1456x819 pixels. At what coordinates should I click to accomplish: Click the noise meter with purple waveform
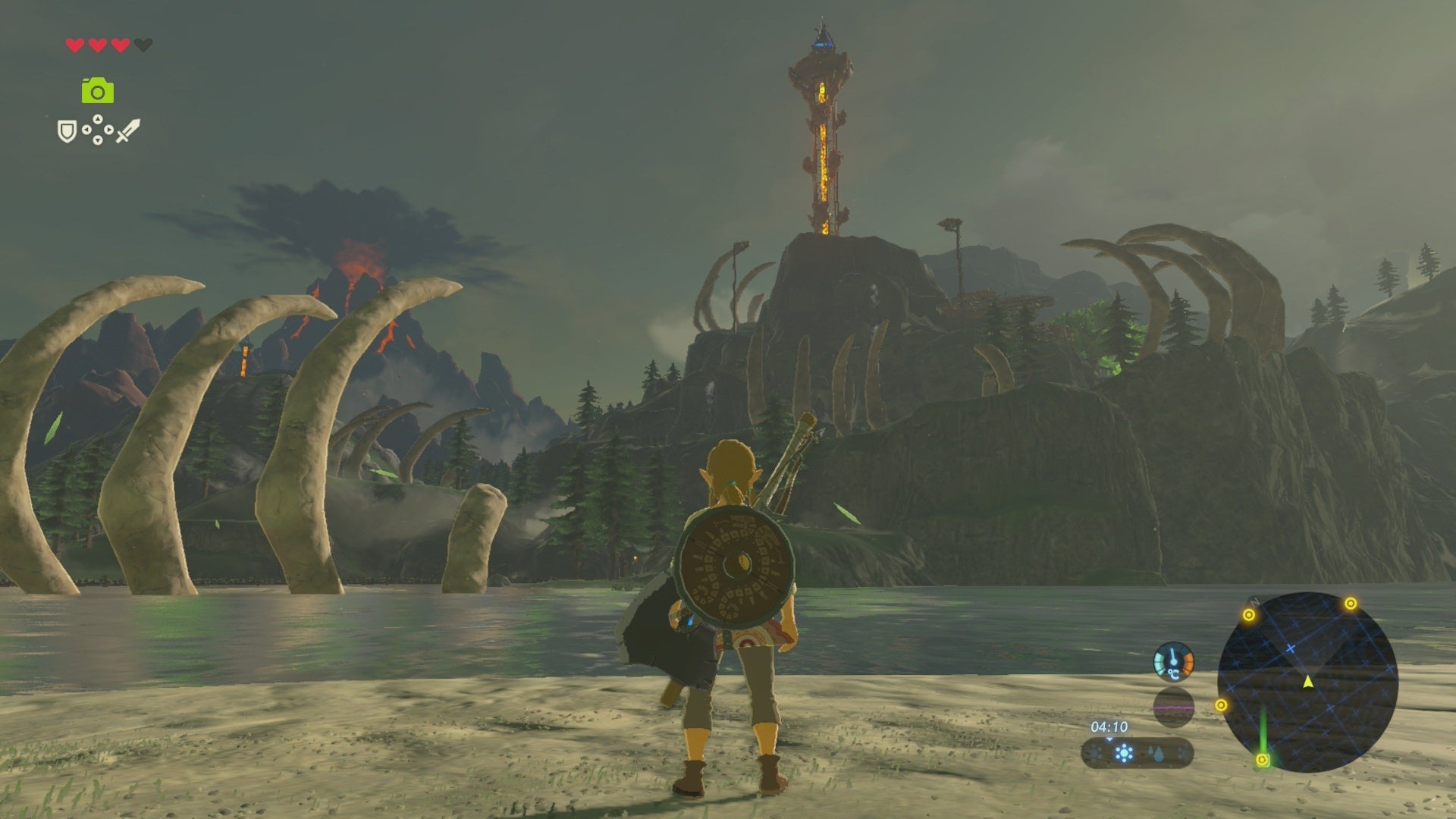coord(1173,709)
